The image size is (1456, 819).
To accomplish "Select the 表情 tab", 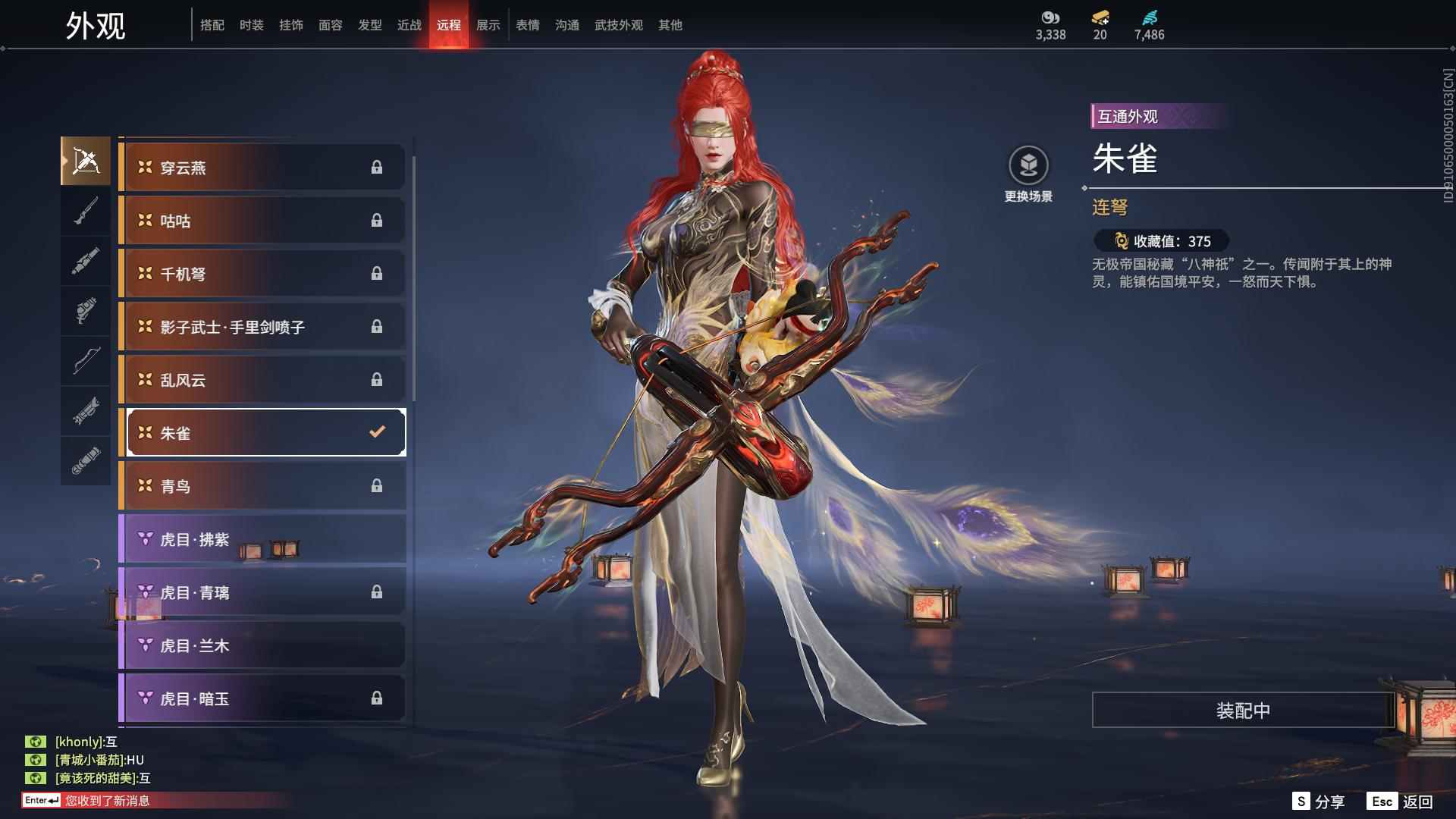I will click(x=527, y=25).
